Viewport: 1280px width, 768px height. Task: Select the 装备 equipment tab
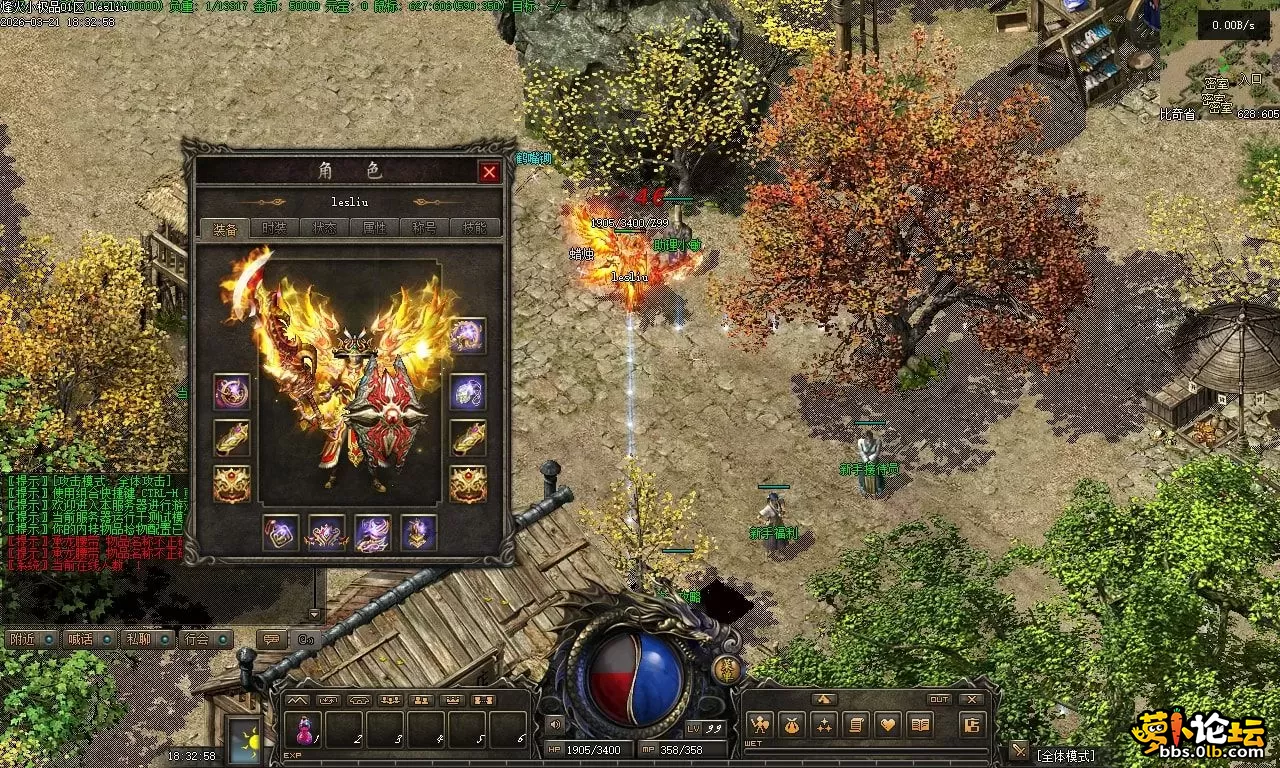[224, 228]
